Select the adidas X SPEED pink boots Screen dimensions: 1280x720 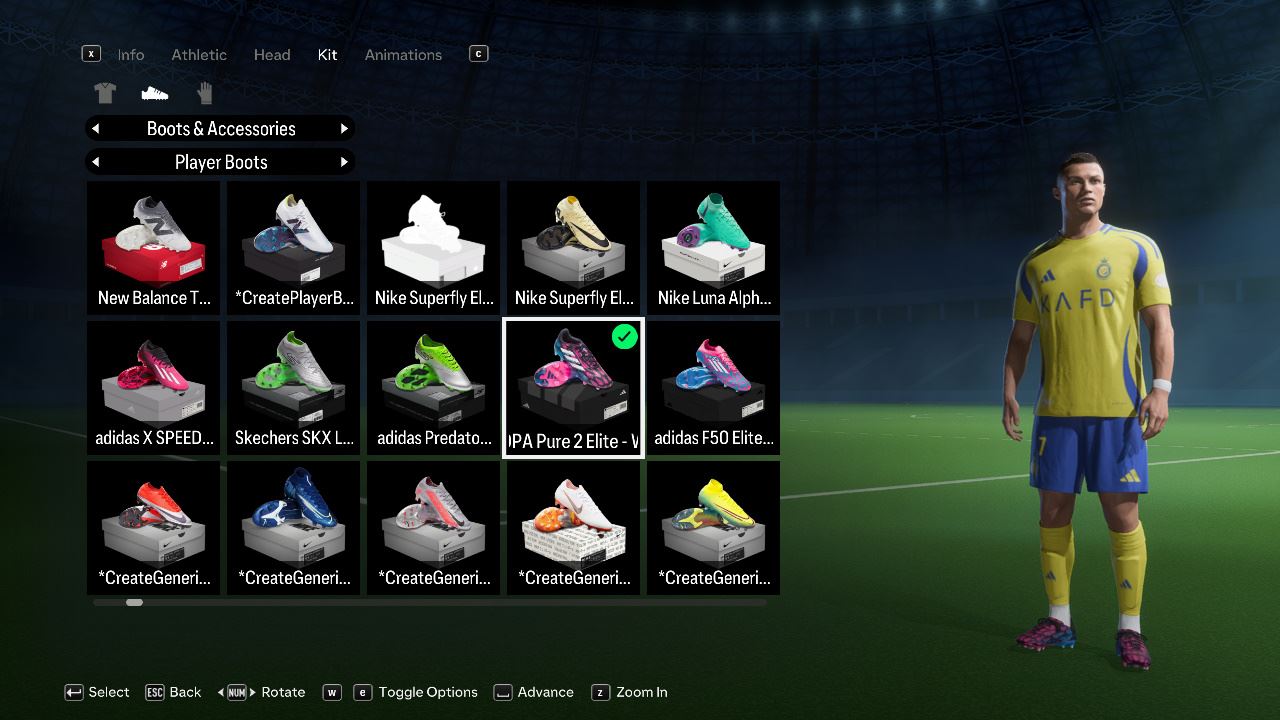(154, 388)
